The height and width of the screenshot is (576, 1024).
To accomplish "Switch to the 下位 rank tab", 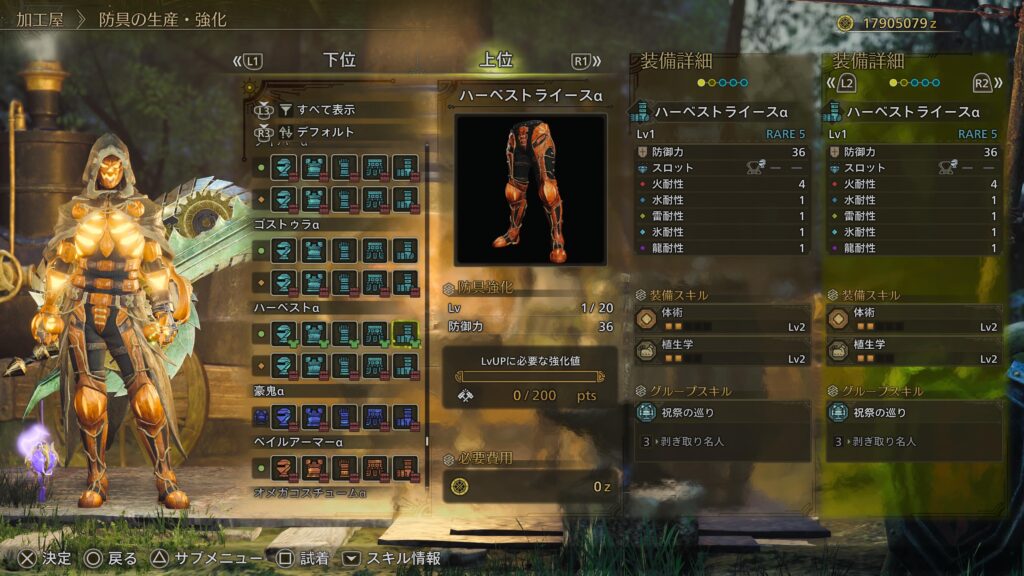I will (340, 61).
